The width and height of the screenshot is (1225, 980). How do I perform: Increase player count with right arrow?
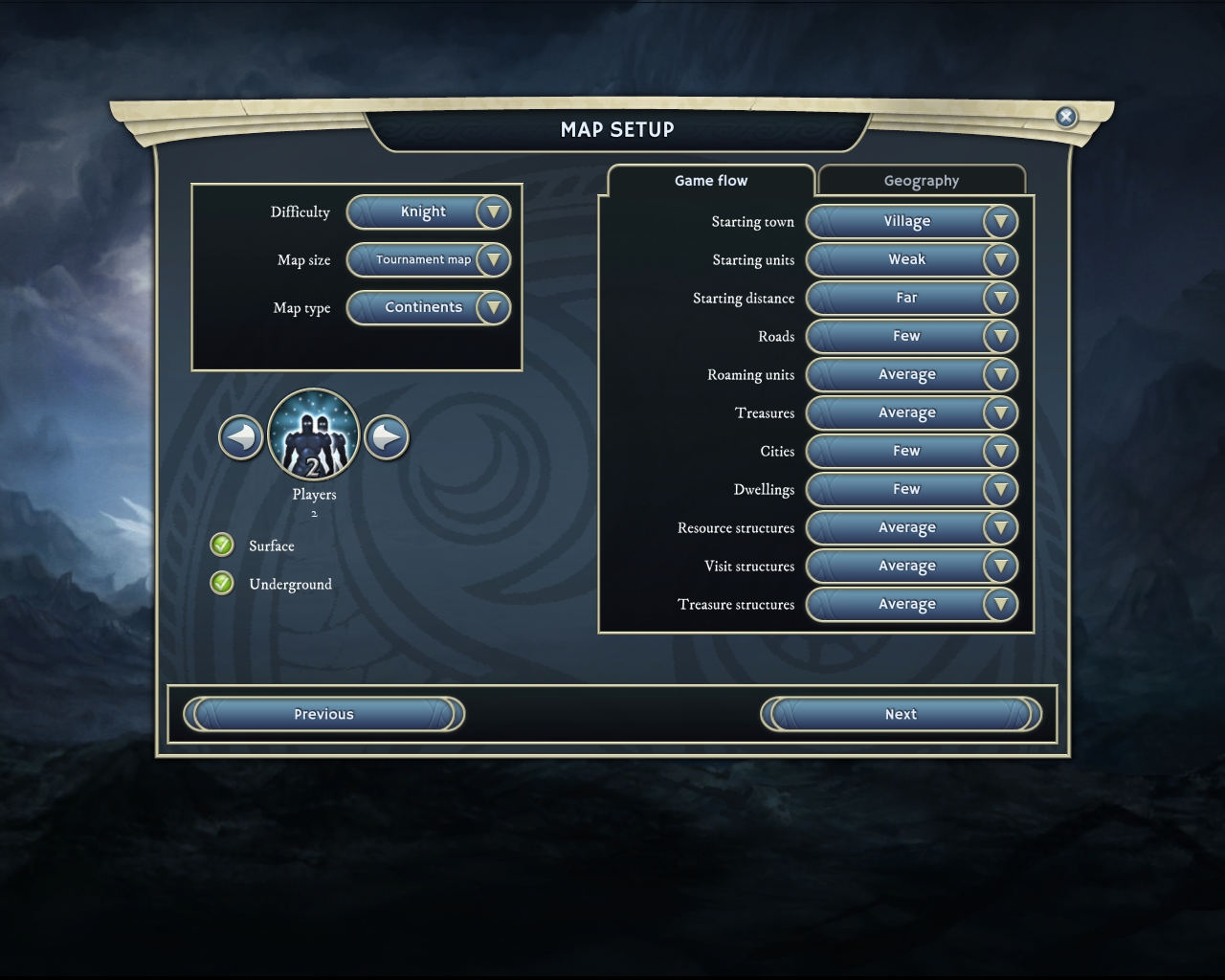tap(387, 438)
